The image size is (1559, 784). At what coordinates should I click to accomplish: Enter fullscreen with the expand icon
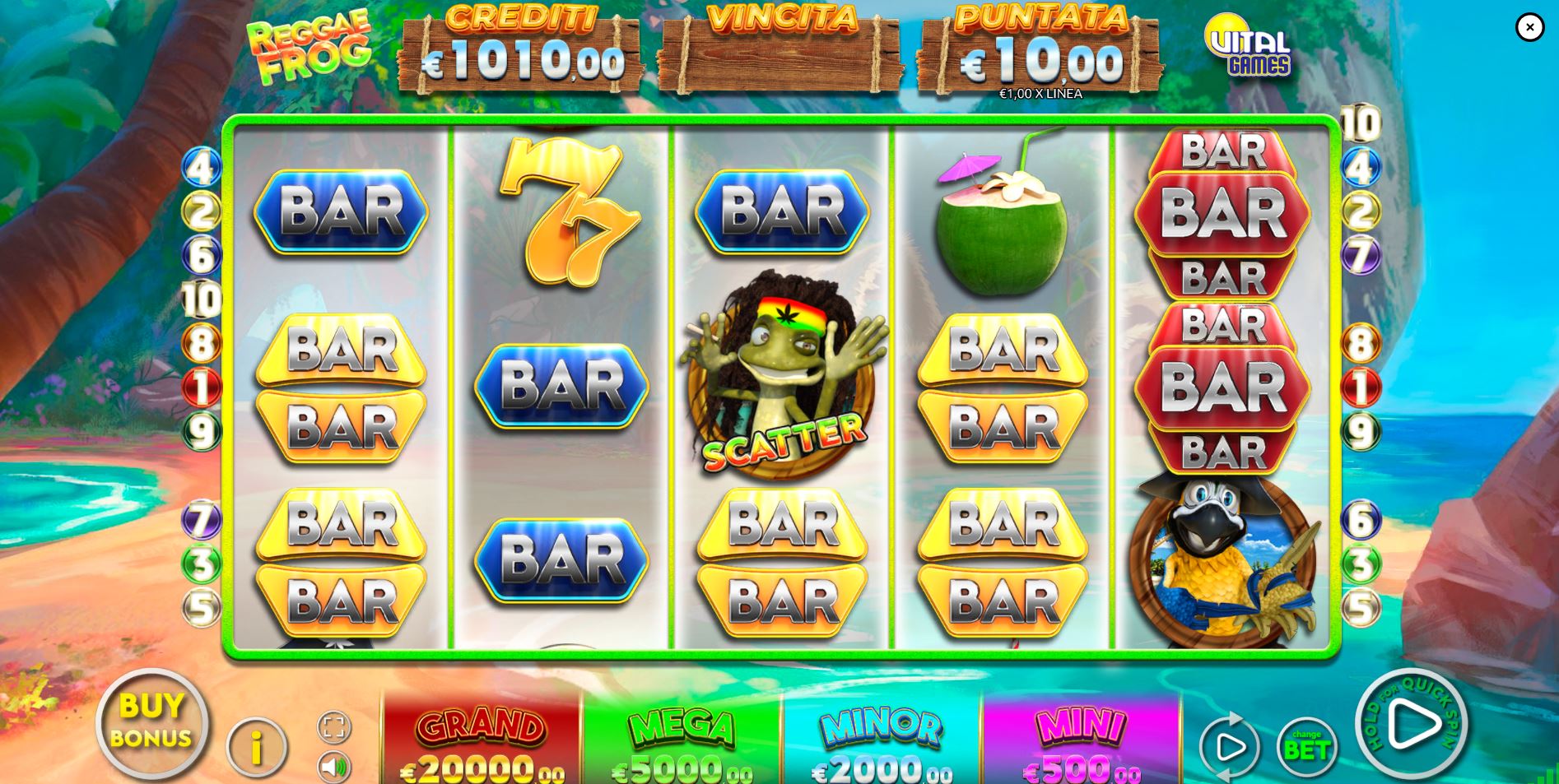pyautogui.click(x=332, y=726)
